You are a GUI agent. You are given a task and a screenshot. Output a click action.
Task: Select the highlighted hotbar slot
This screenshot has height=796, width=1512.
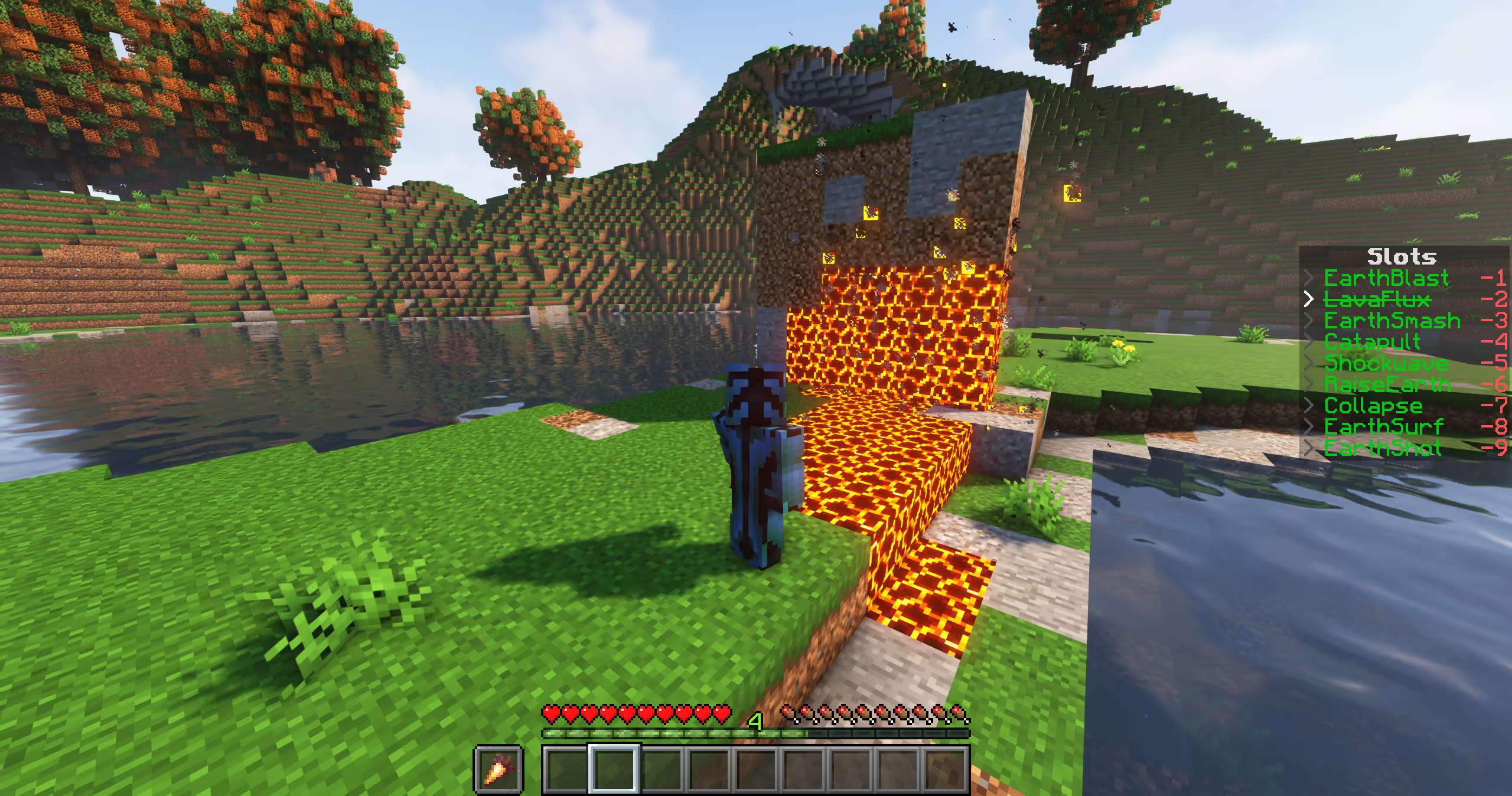click(614, 768)
